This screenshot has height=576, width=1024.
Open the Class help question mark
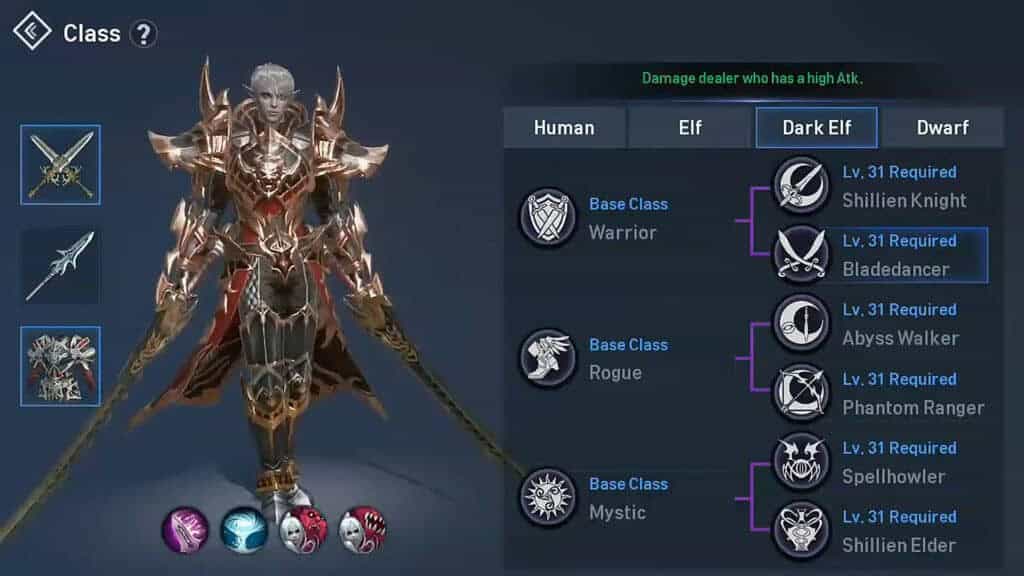pyautogui.click(x=144, y=34)
